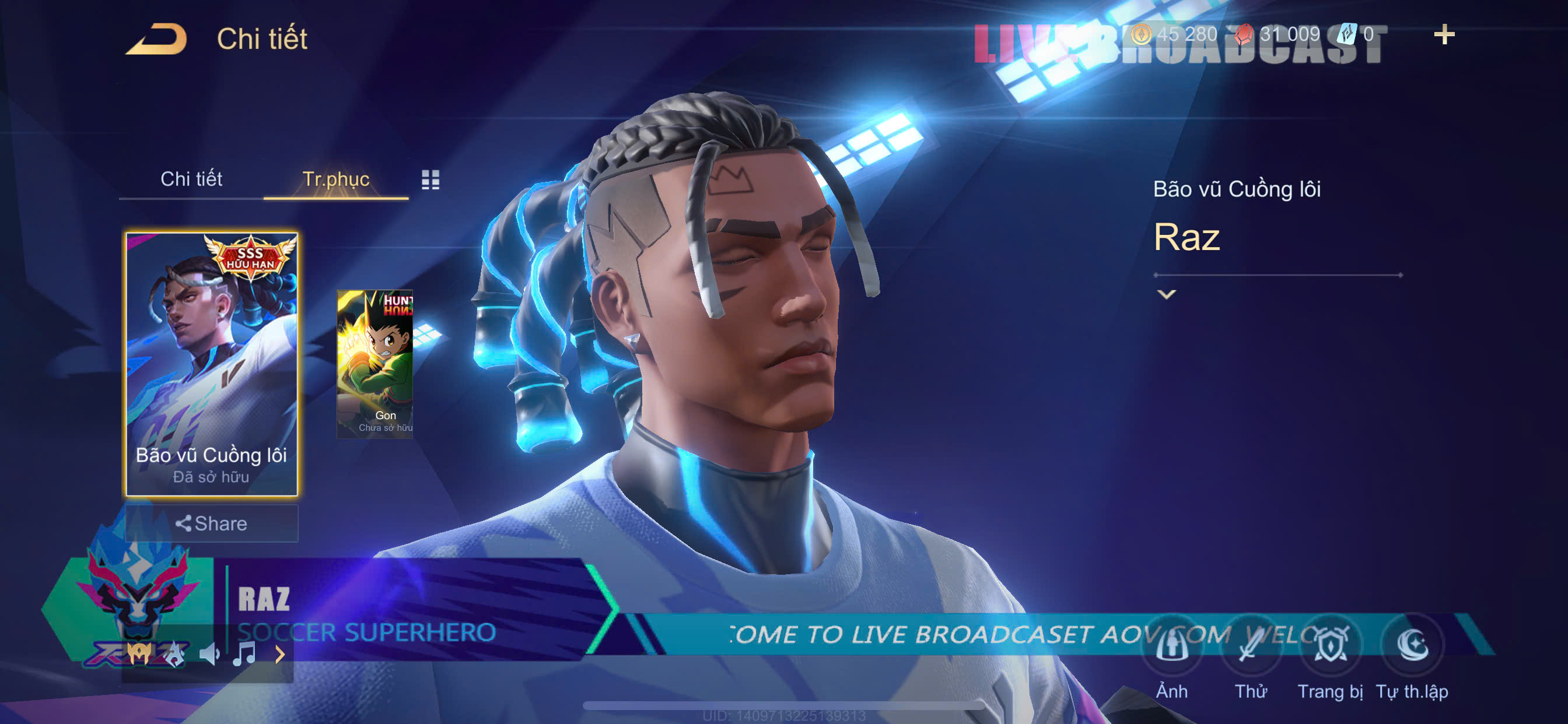Open the skin grid view icon
This screenshot has width=1568, height=724.
tap(430, 180)
